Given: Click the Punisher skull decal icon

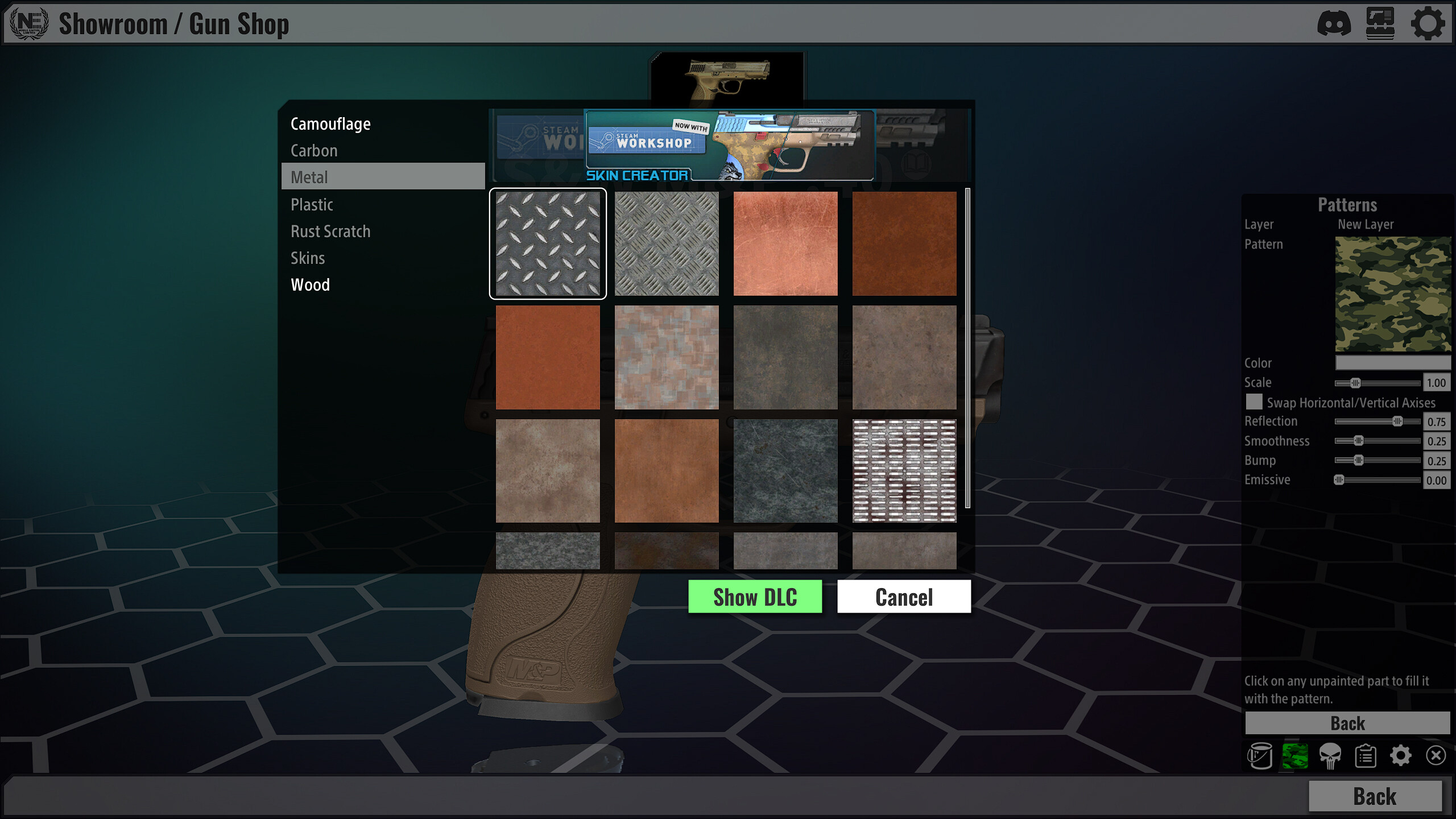Looking at the screenshot, I should [x=1331, y=756].
